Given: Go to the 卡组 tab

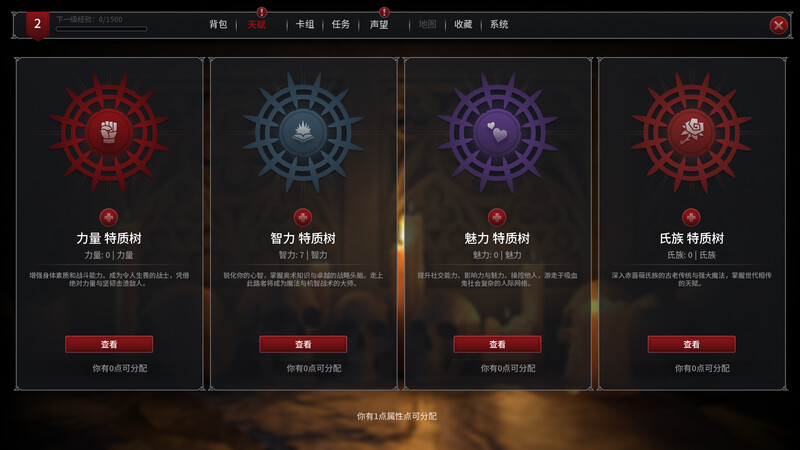Looking at the screenshot, I should coord(305,24).
